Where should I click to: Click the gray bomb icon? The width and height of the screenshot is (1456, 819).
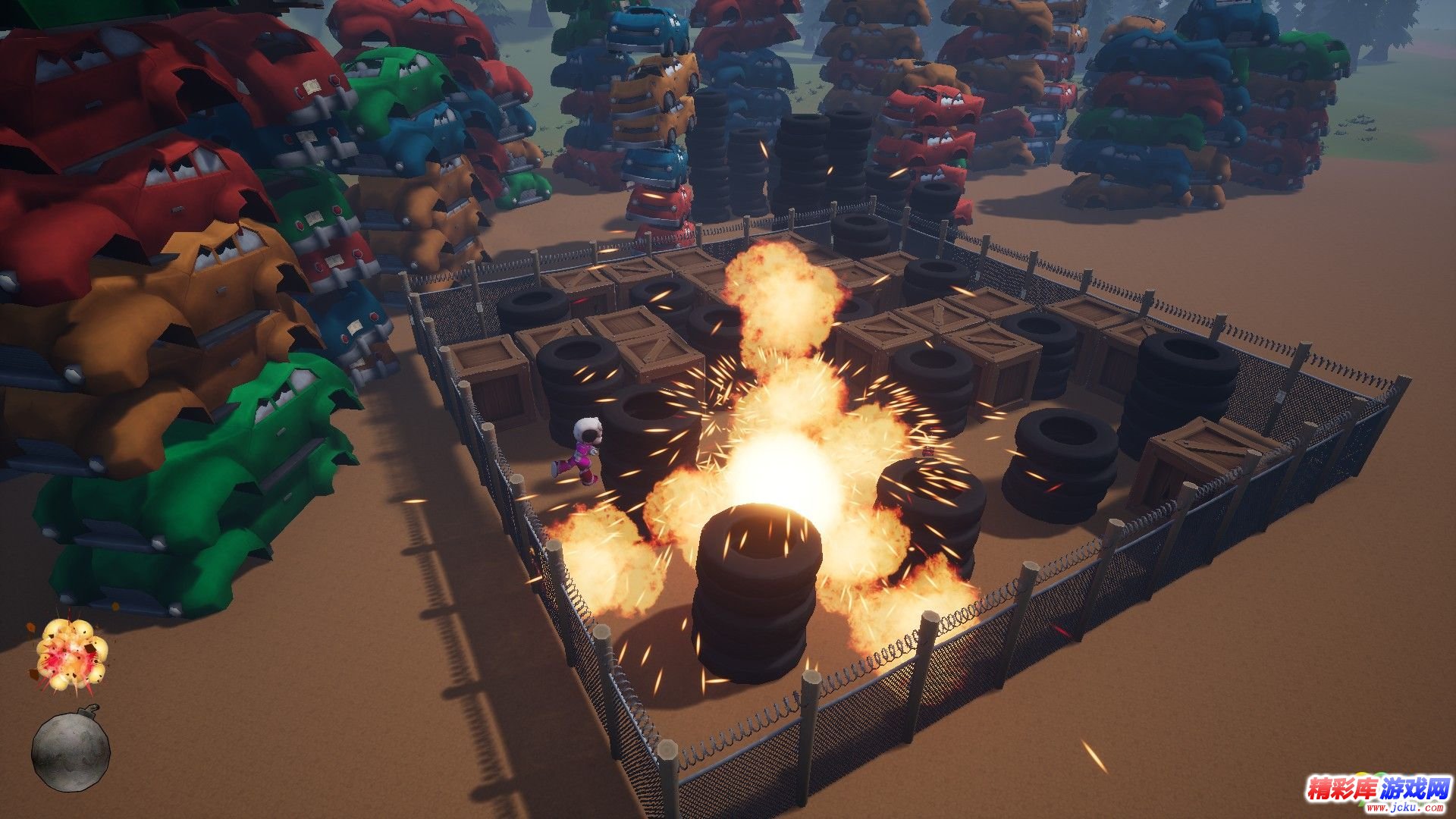coord(71,752)
